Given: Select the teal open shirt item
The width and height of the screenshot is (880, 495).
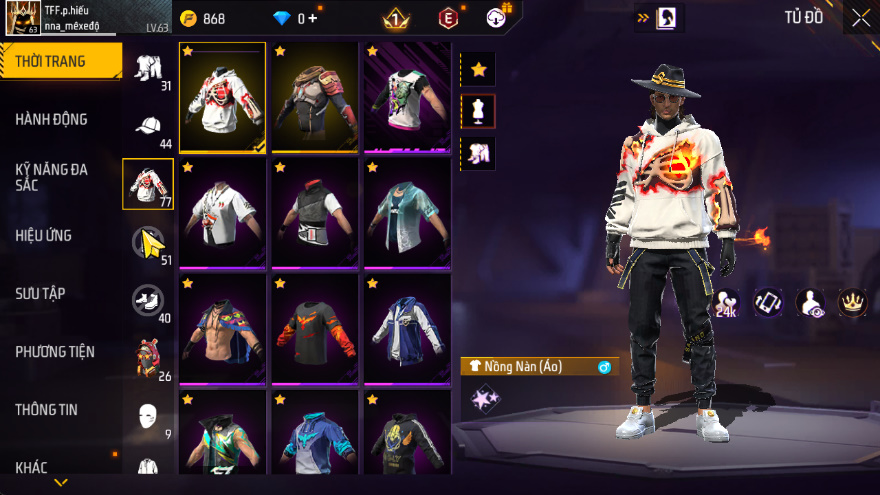Looking at the screenshot, I should (x=406, y=212).
